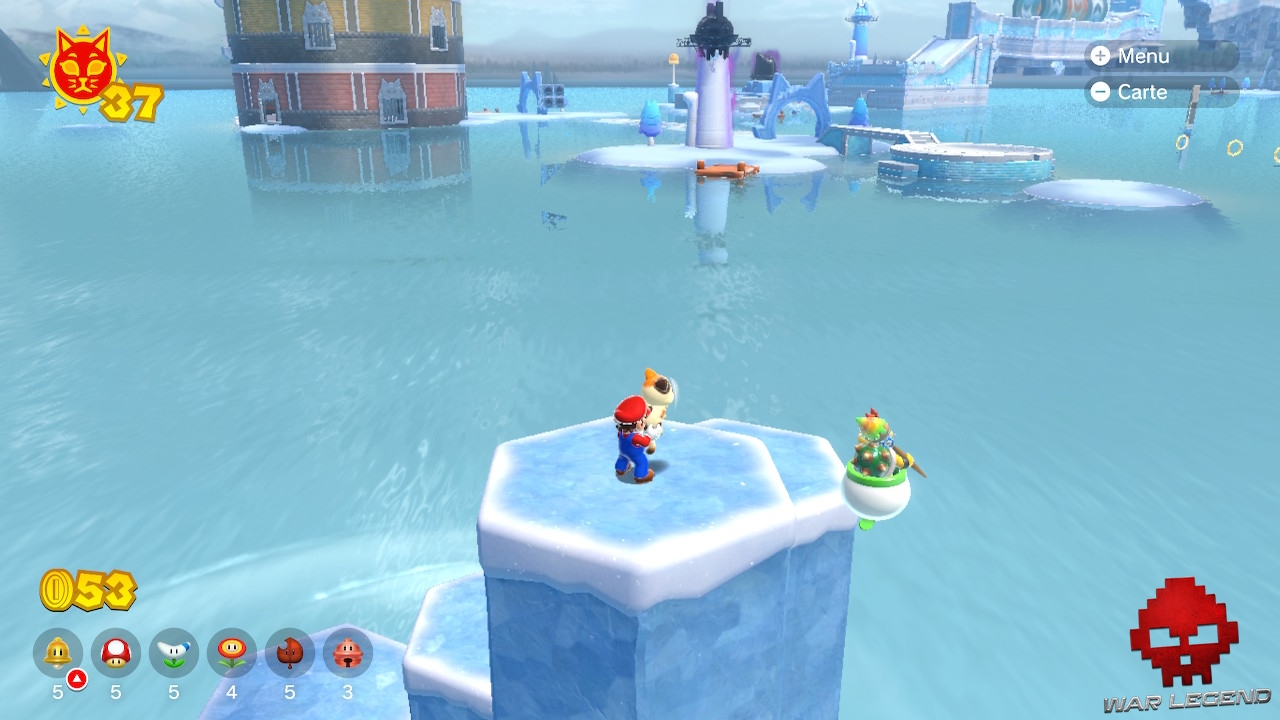
Task: Choose the Boomerang Flower item
Action: pyautogui.click(x=174, y=653)
